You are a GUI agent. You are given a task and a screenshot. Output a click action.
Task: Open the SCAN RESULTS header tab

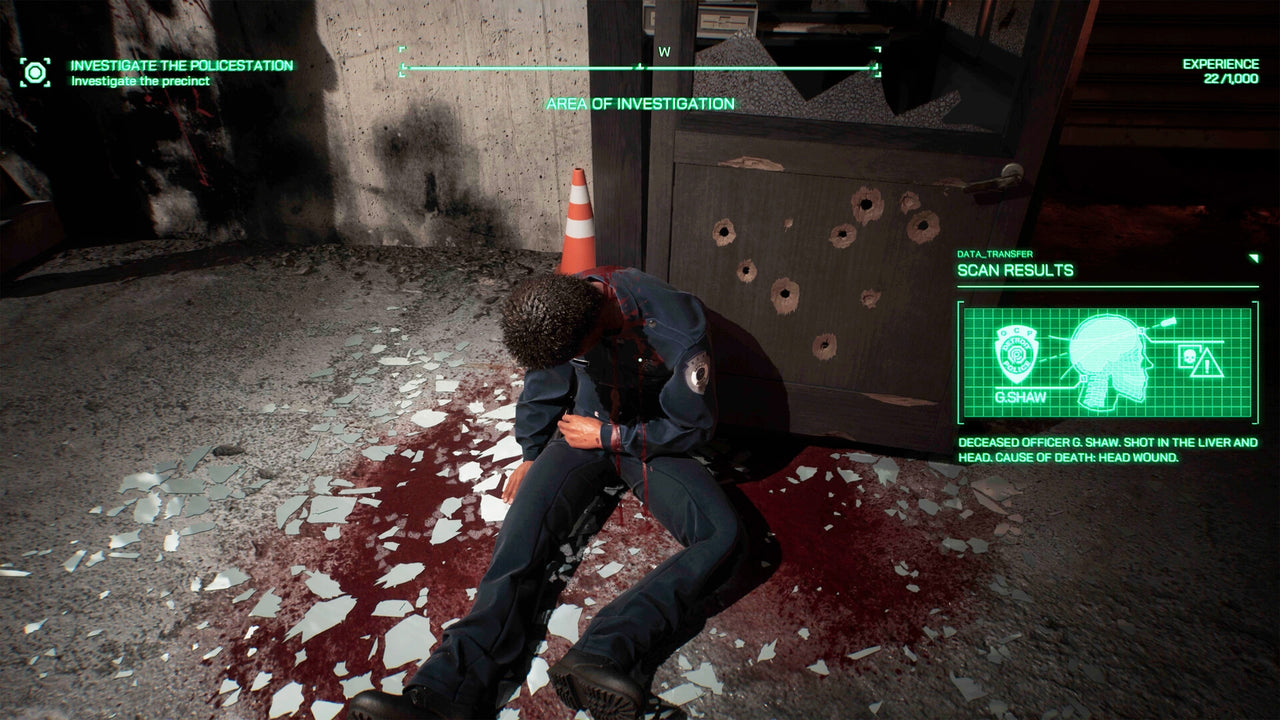(1014, 270)
